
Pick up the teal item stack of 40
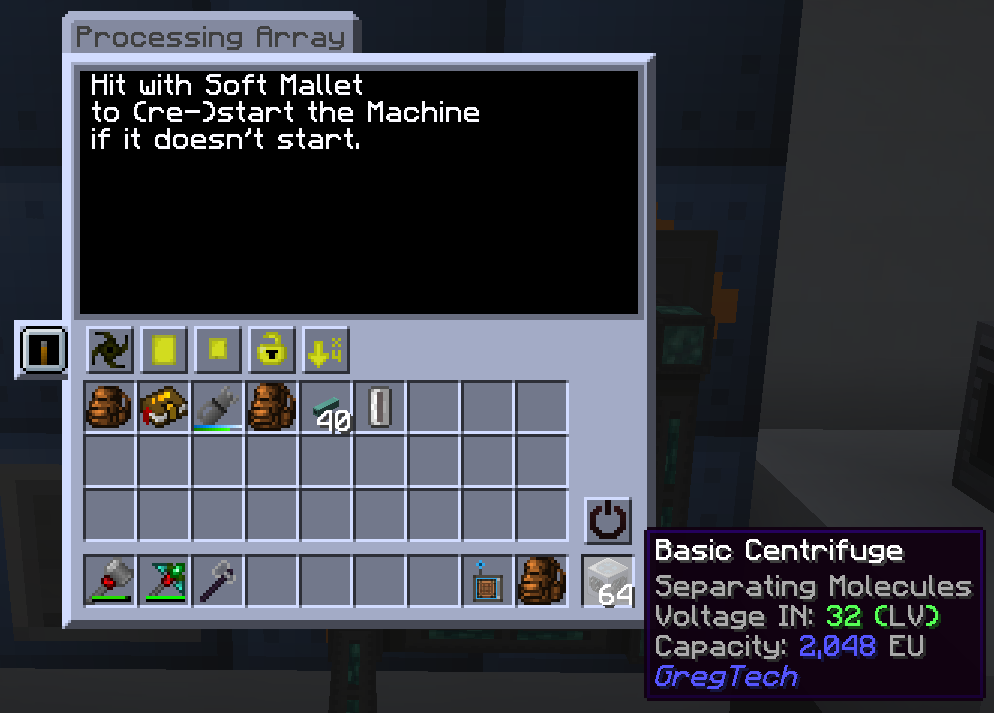click(326, 407)
